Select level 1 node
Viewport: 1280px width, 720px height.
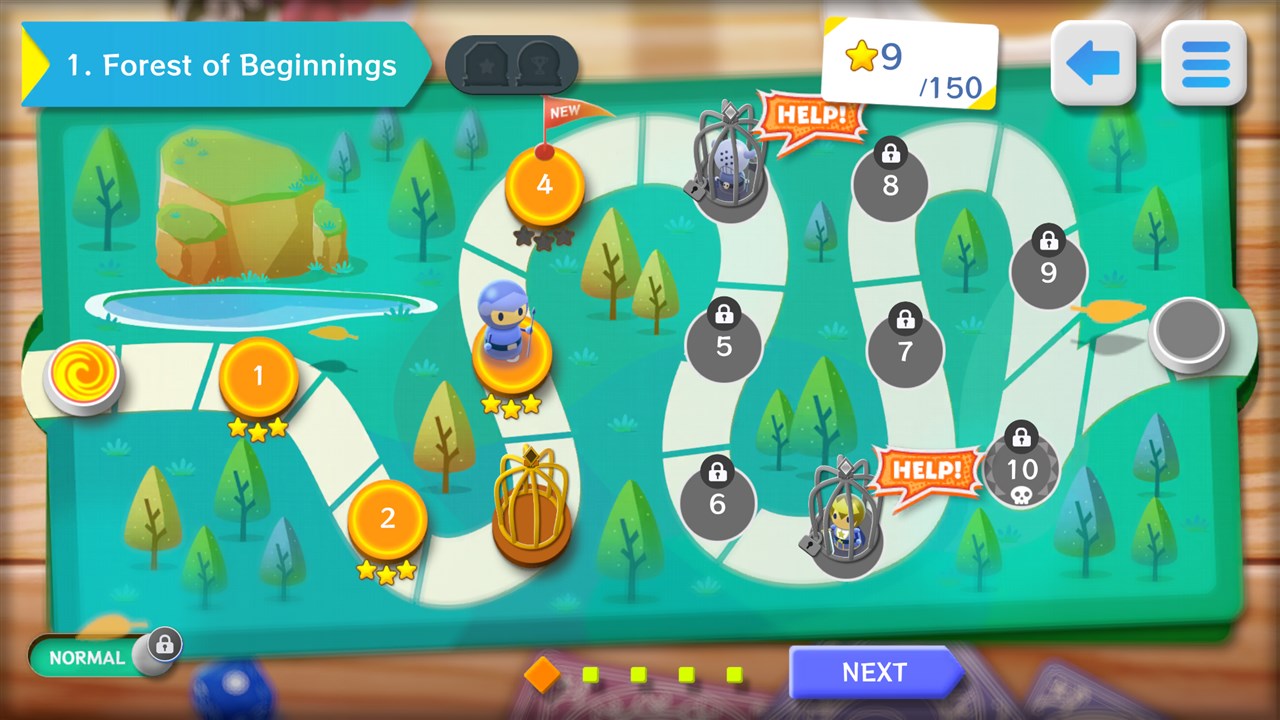click(258, 377)
